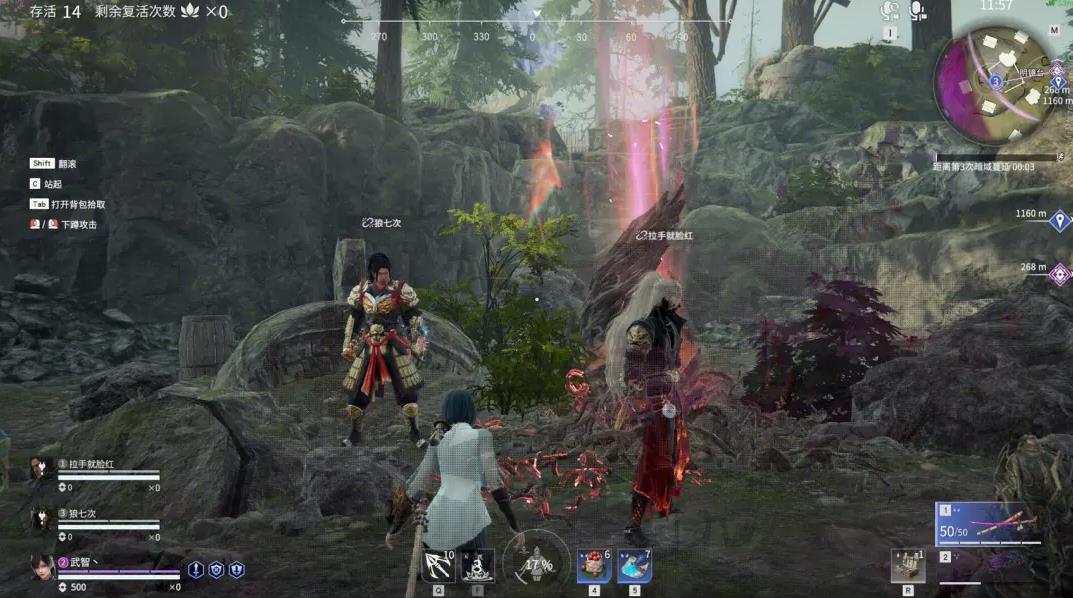Select the repair kit item slot
Viewport: 1073px width, 598px height.
click(x=907, y=565)
